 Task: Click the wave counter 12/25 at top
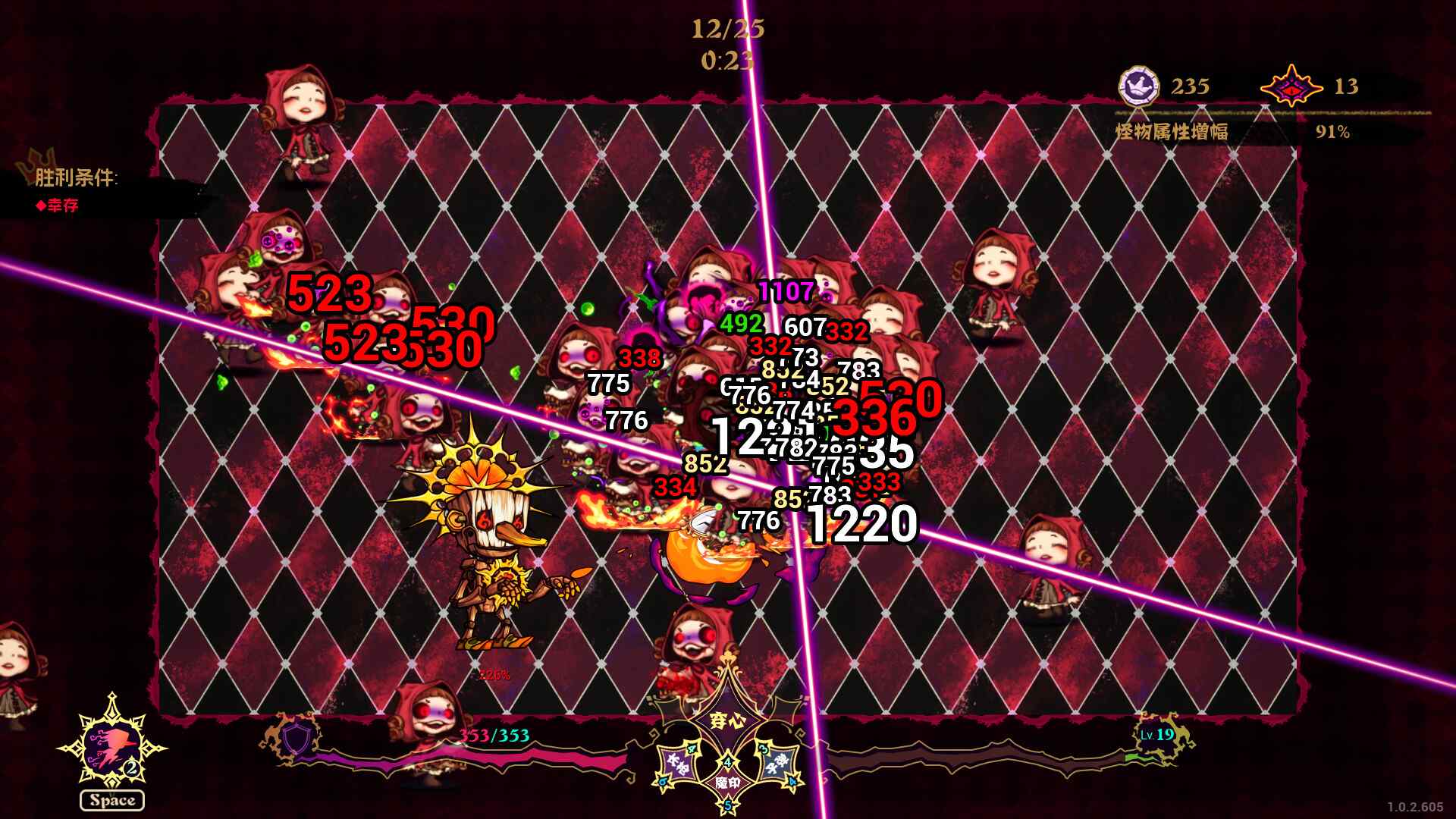click(x=727, y=30)
